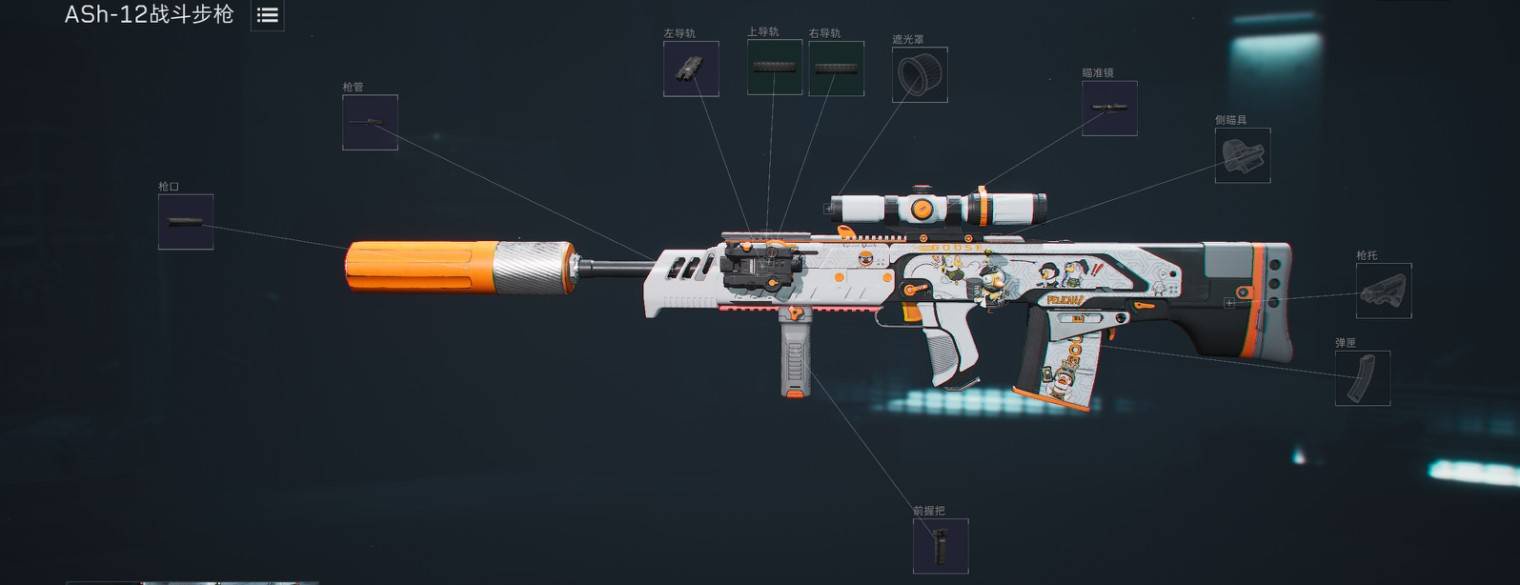Open the top rail (上导轨) slot
Image resolution: width=1520 pixels, height=585 pixels.
[x=775, y=67]
